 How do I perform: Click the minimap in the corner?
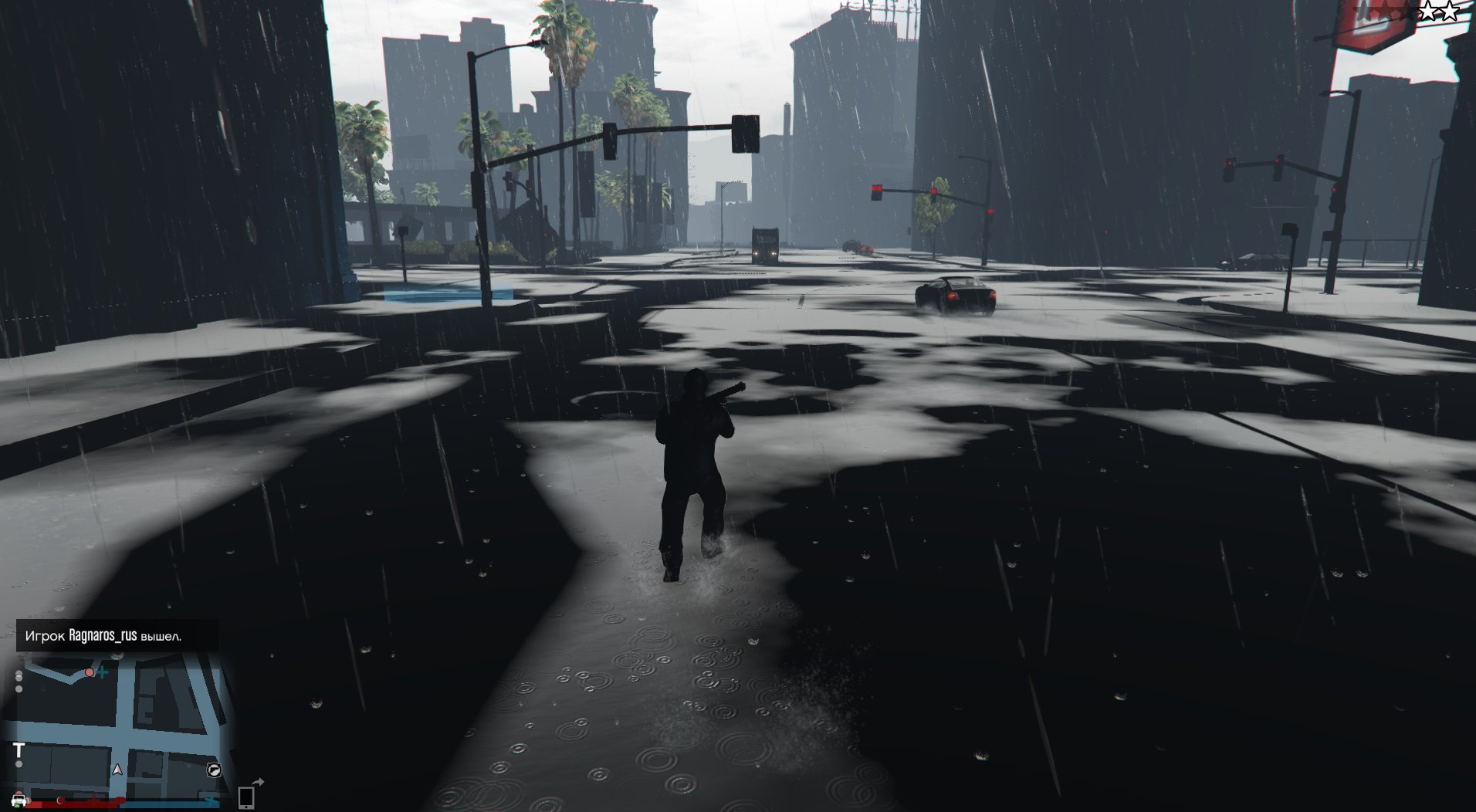(x=120, y=729)
